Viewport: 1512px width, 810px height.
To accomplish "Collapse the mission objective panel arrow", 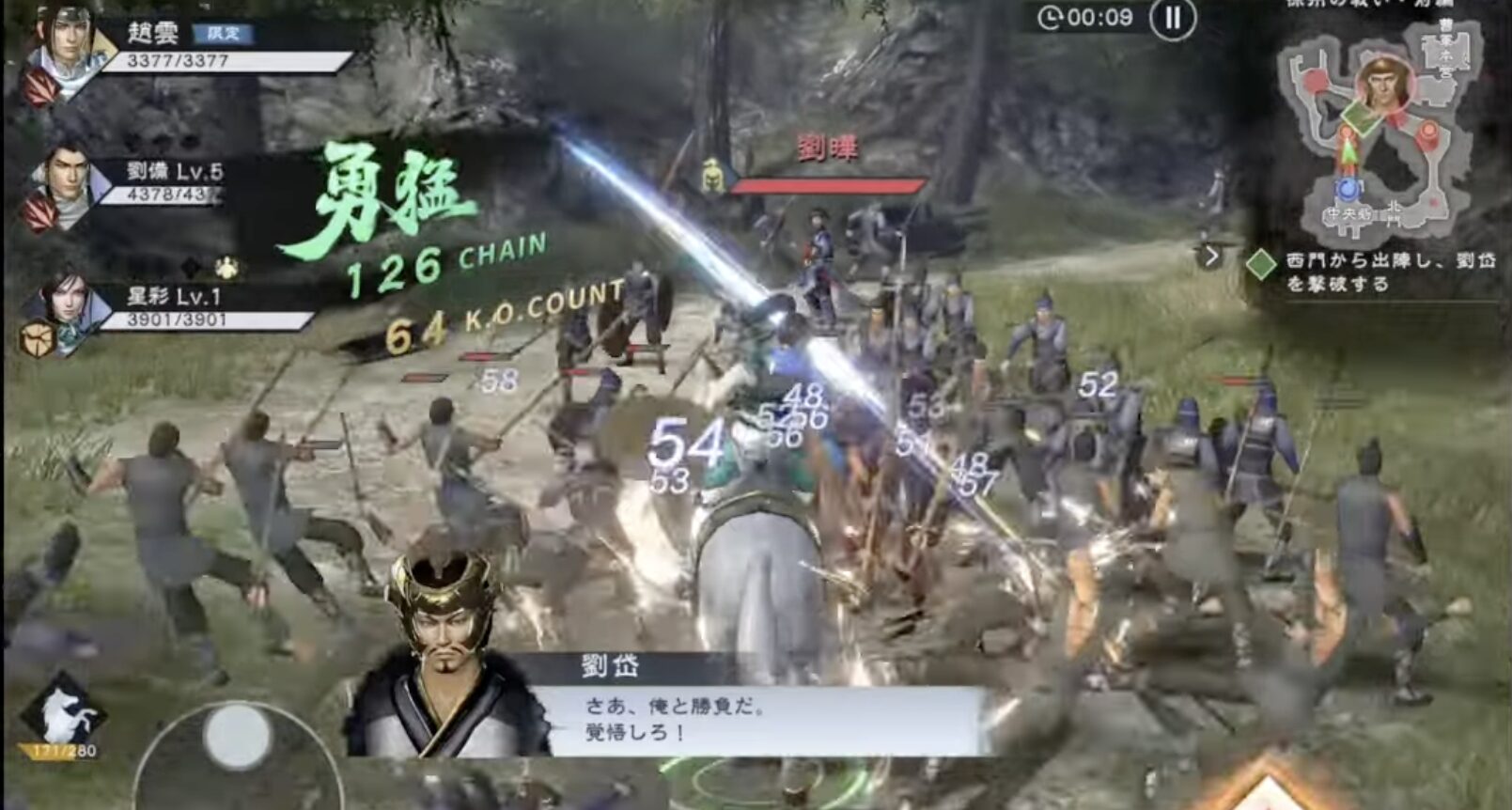I will [x=1211, y=256].
